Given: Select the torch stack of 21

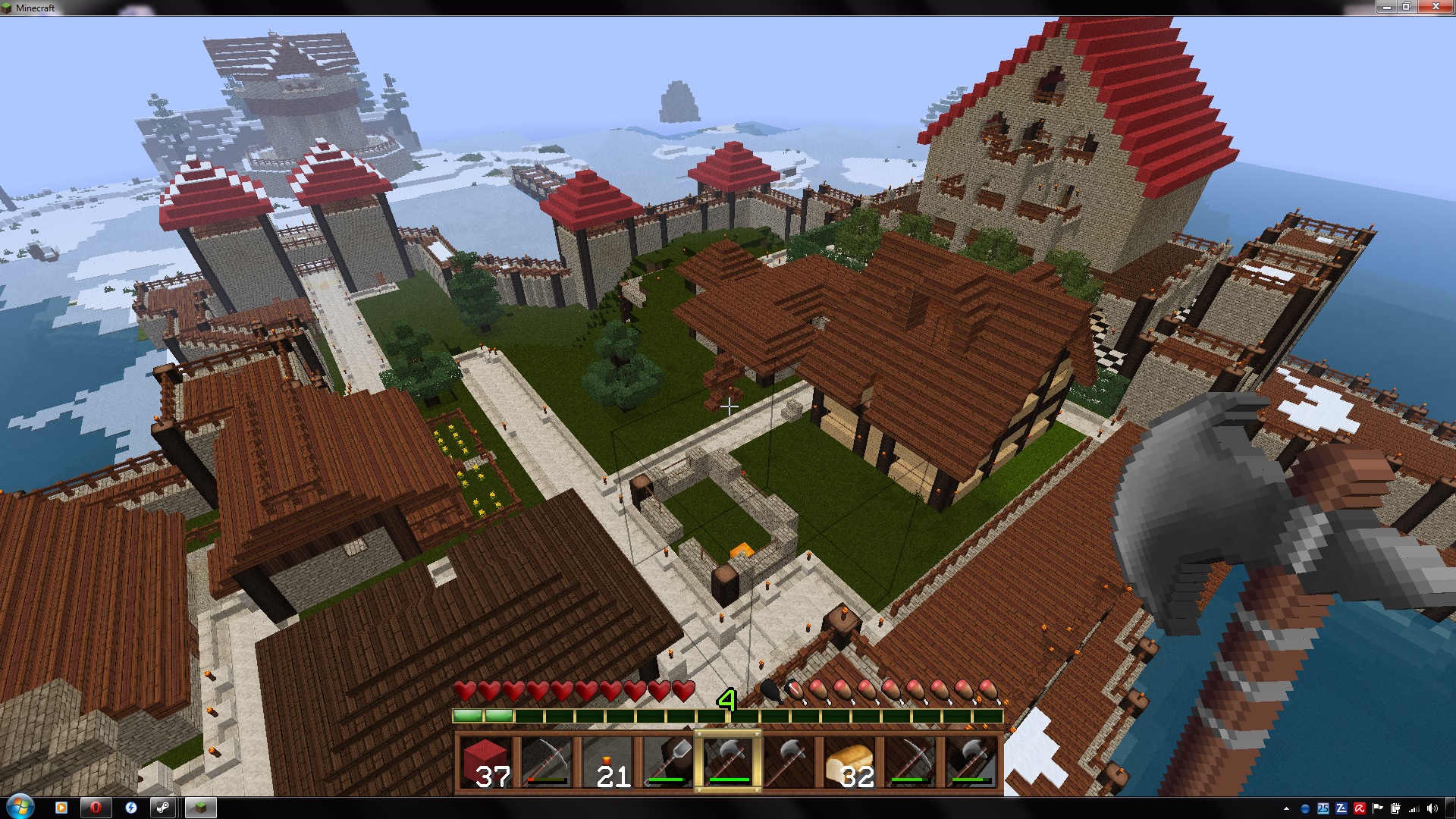Looking at the screenshot, I should click(606, 761).
